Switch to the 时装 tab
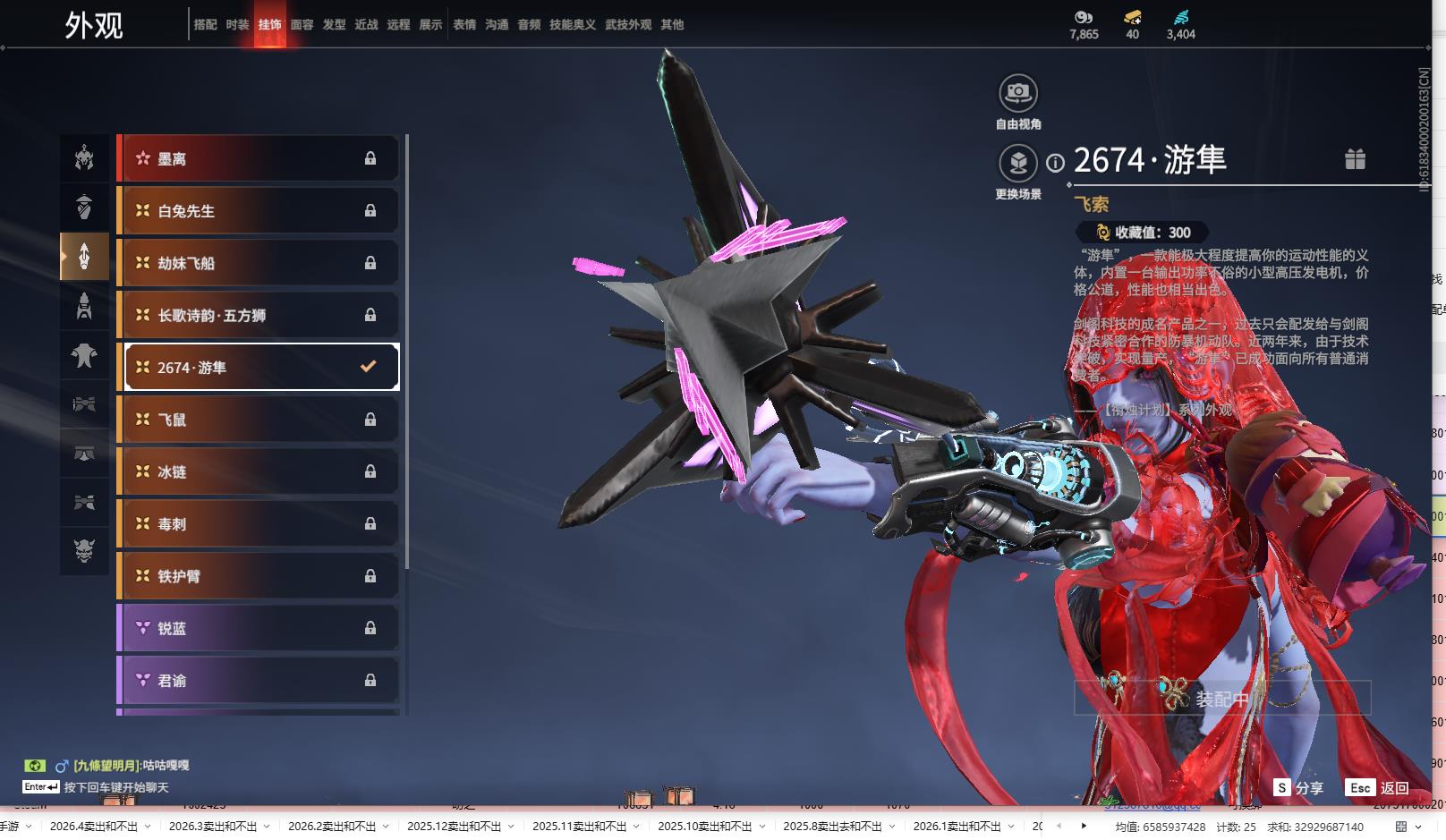Screen dimensions: 1446x840 (x=237, y=25)
